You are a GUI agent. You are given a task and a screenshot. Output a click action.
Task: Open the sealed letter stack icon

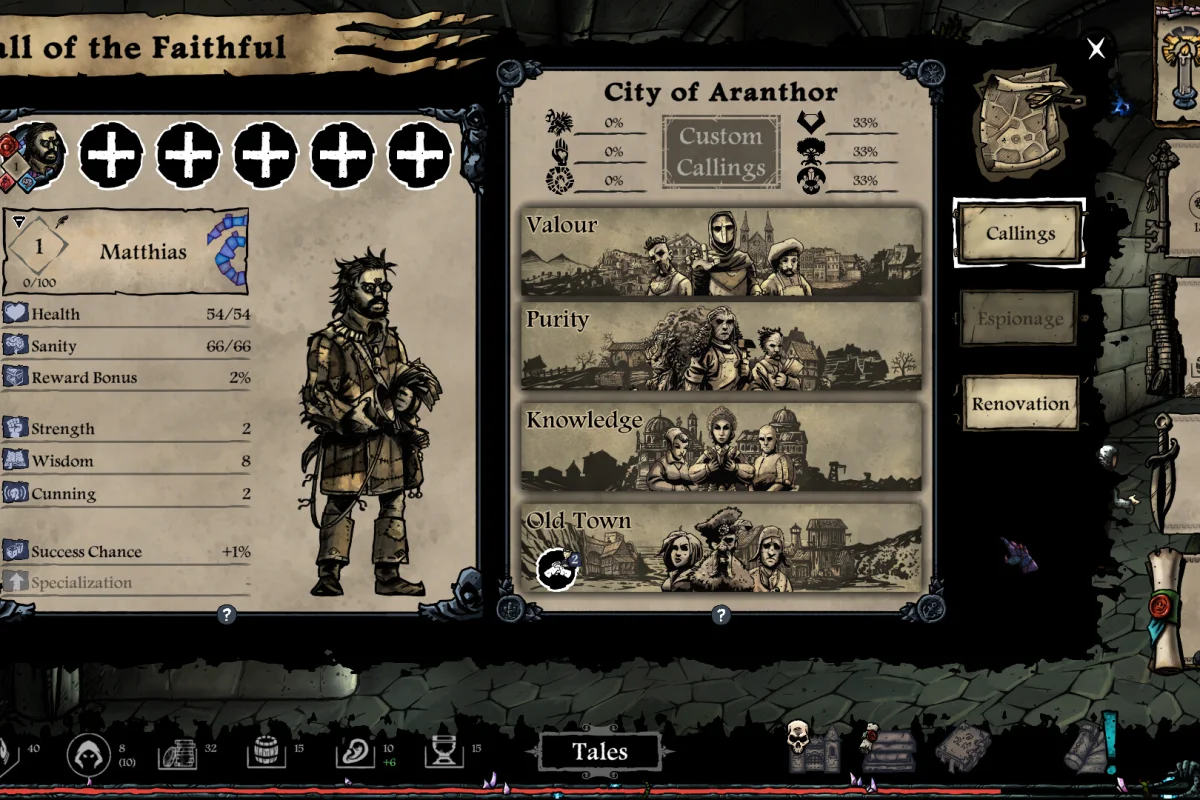click(x=888, y=749)
